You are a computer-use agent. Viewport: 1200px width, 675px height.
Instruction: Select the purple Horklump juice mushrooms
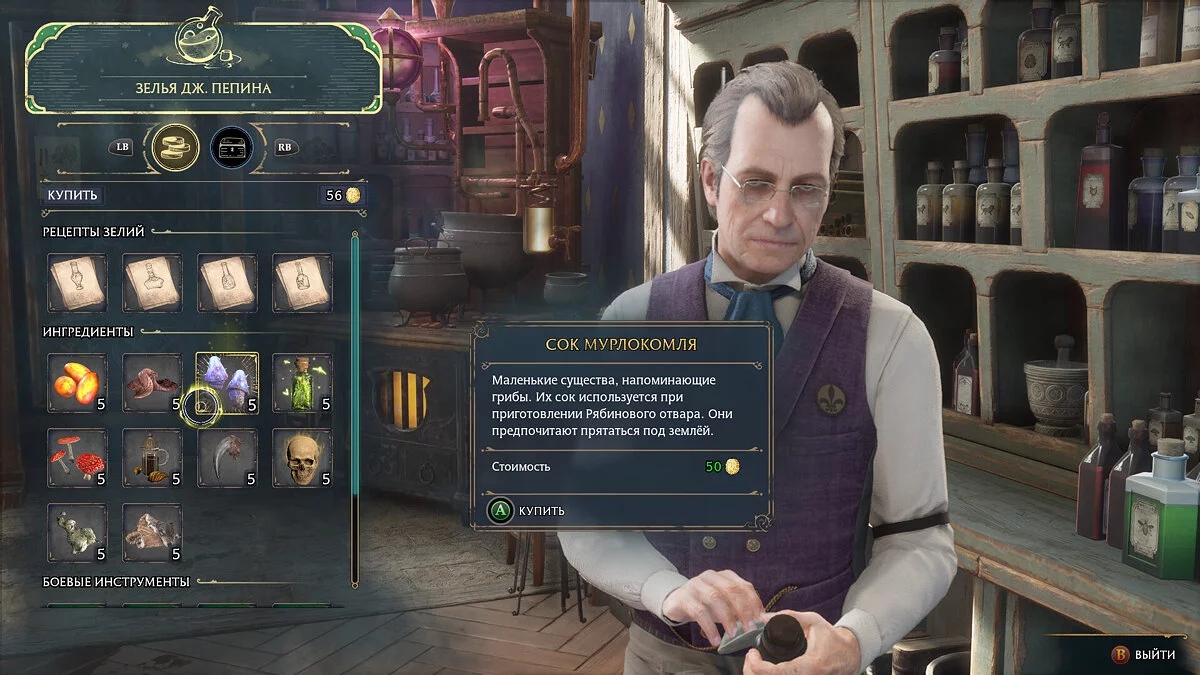point(227,382)
